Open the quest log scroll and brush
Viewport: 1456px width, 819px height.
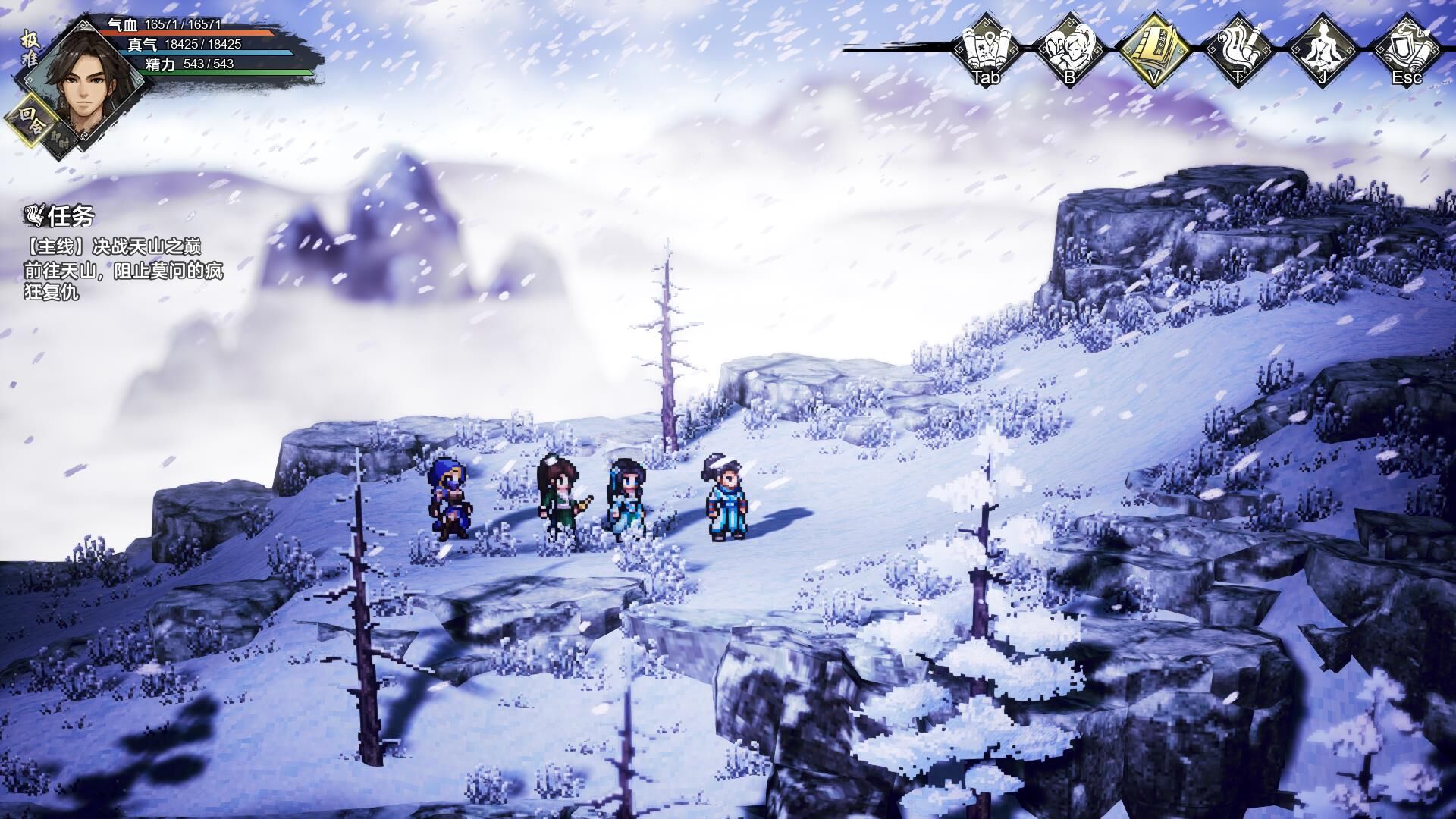pos(1238,47)
